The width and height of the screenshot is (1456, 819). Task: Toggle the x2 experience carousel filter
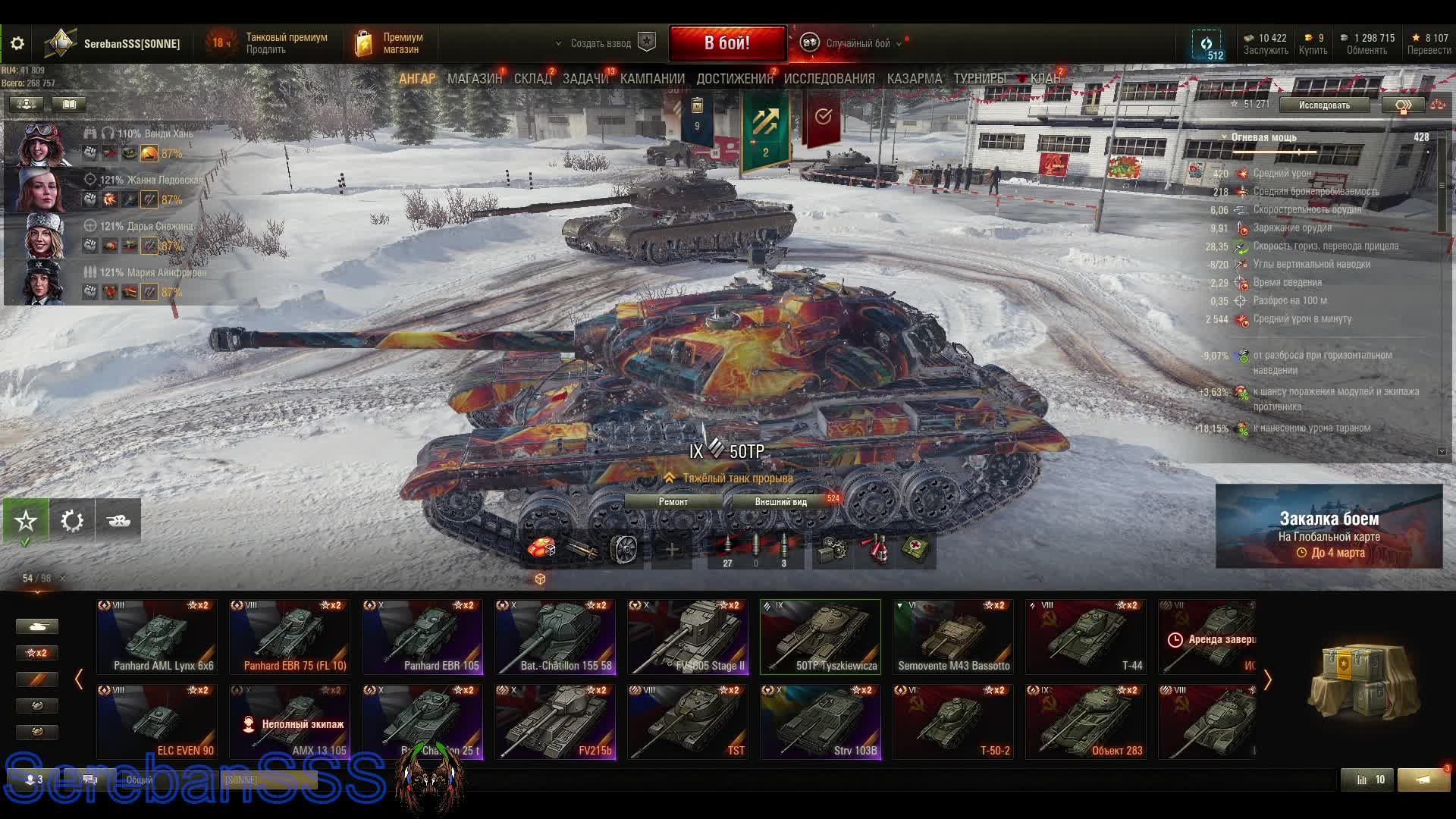point(36,652)
